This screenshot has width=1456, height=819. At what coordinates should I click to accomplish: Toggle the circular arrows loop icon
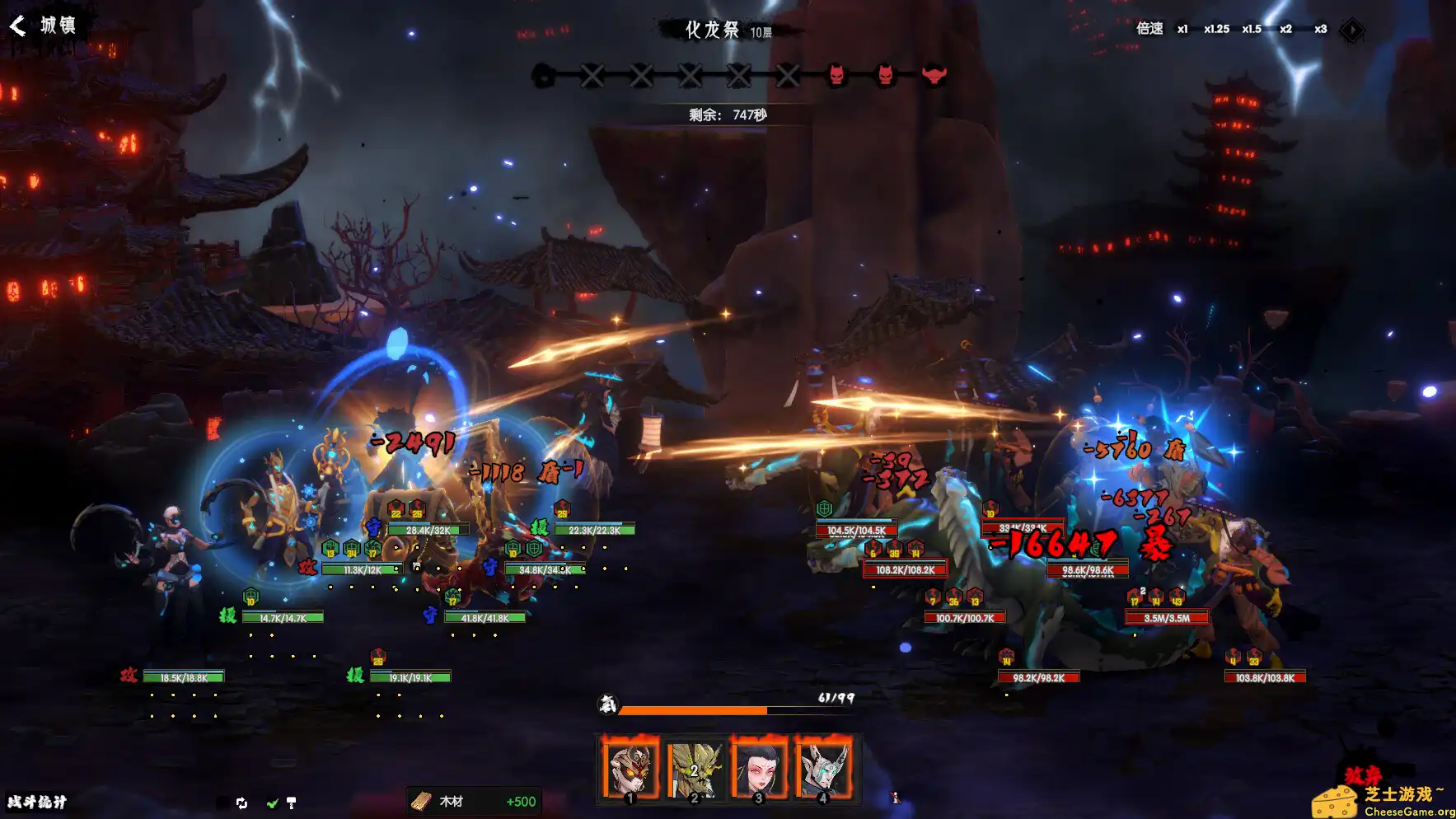241,803
